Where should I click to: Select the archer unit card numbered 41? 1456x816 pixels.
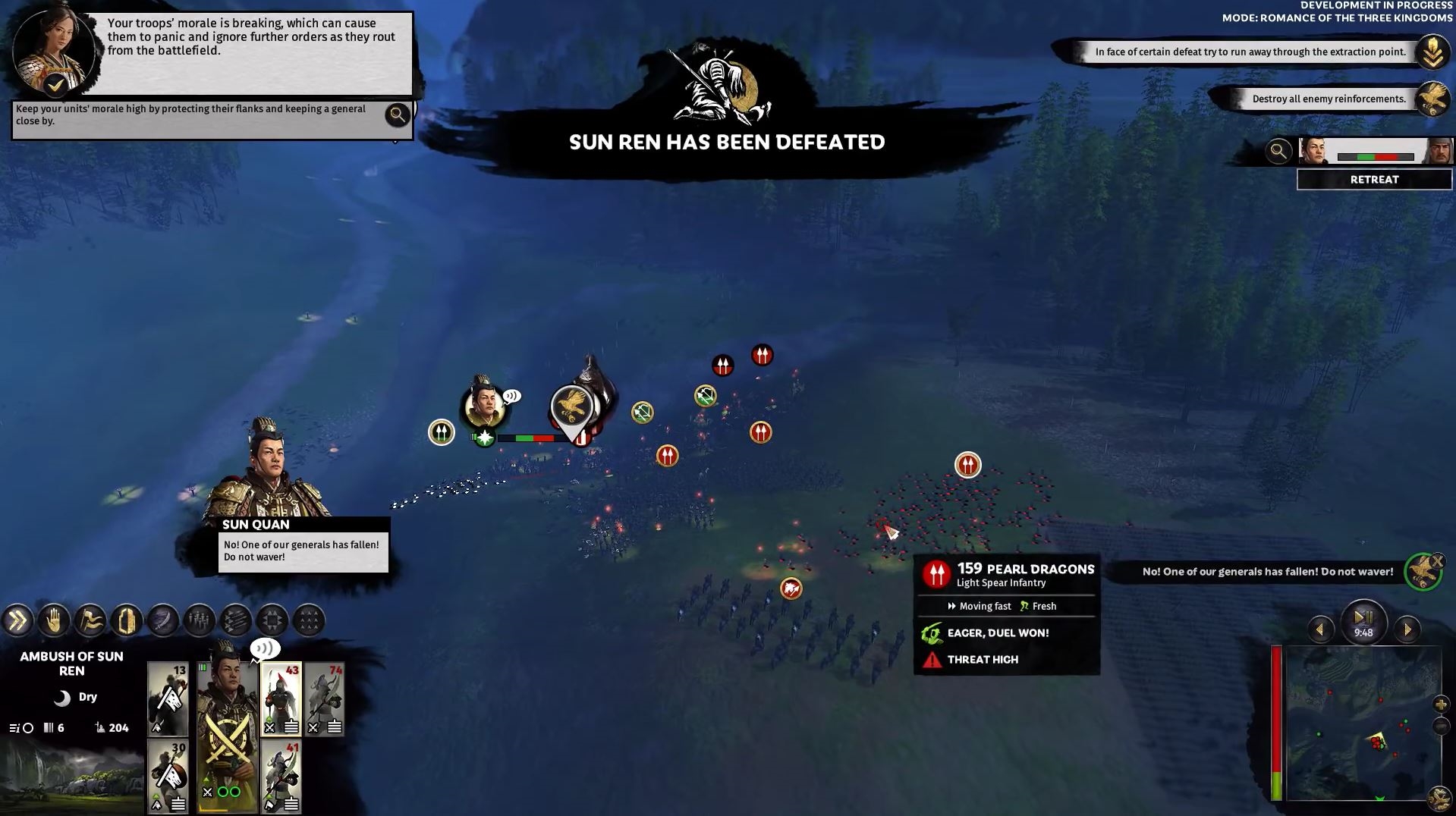coord(281,777)
